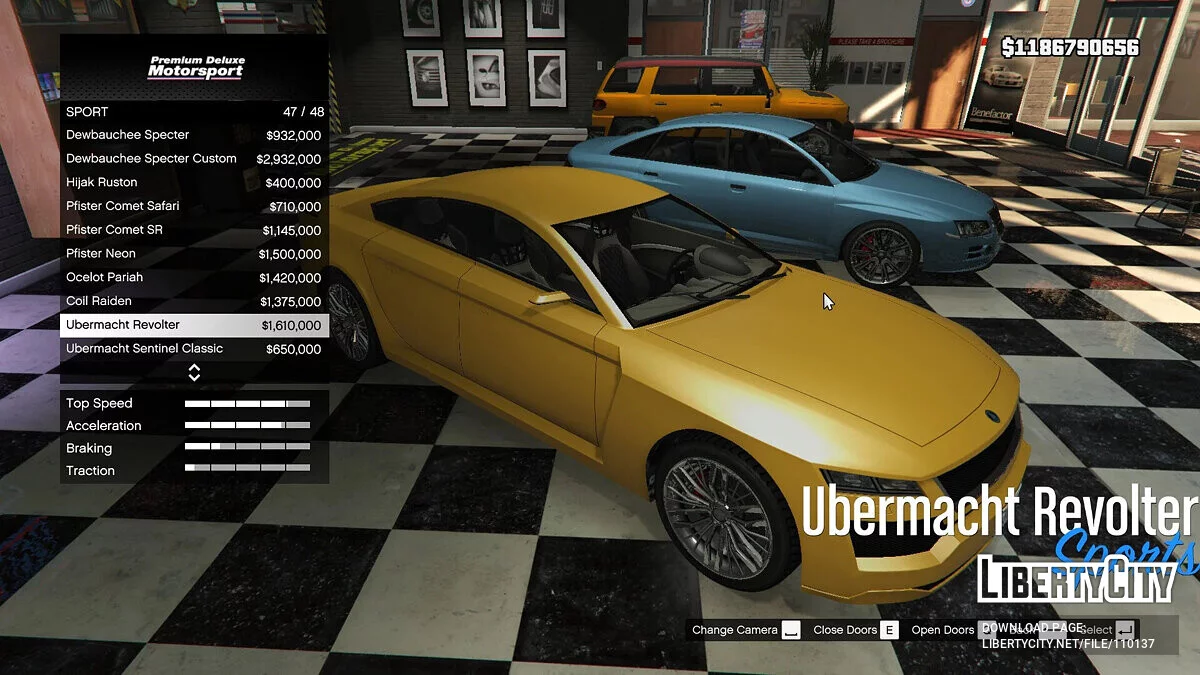
Task: Pick the Pfister Comet Safari row
Action: pos(194,206)
